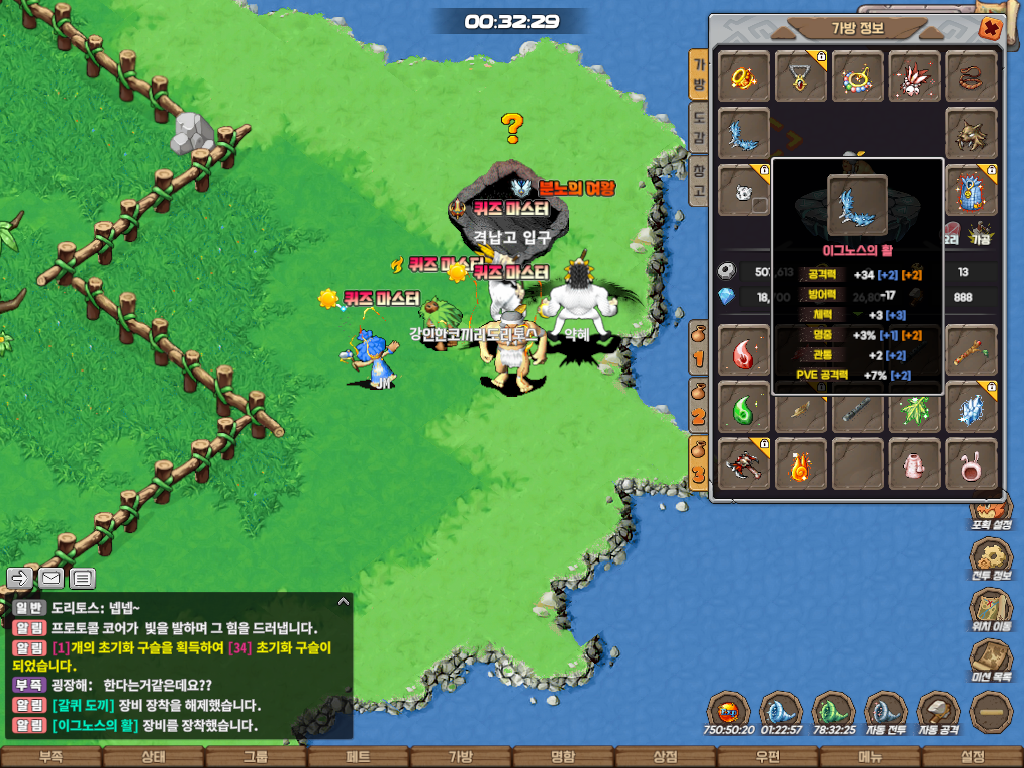The image size is (1024, 768).
Task: Show the 미션 목록 mission list
Action: point(991,660)
